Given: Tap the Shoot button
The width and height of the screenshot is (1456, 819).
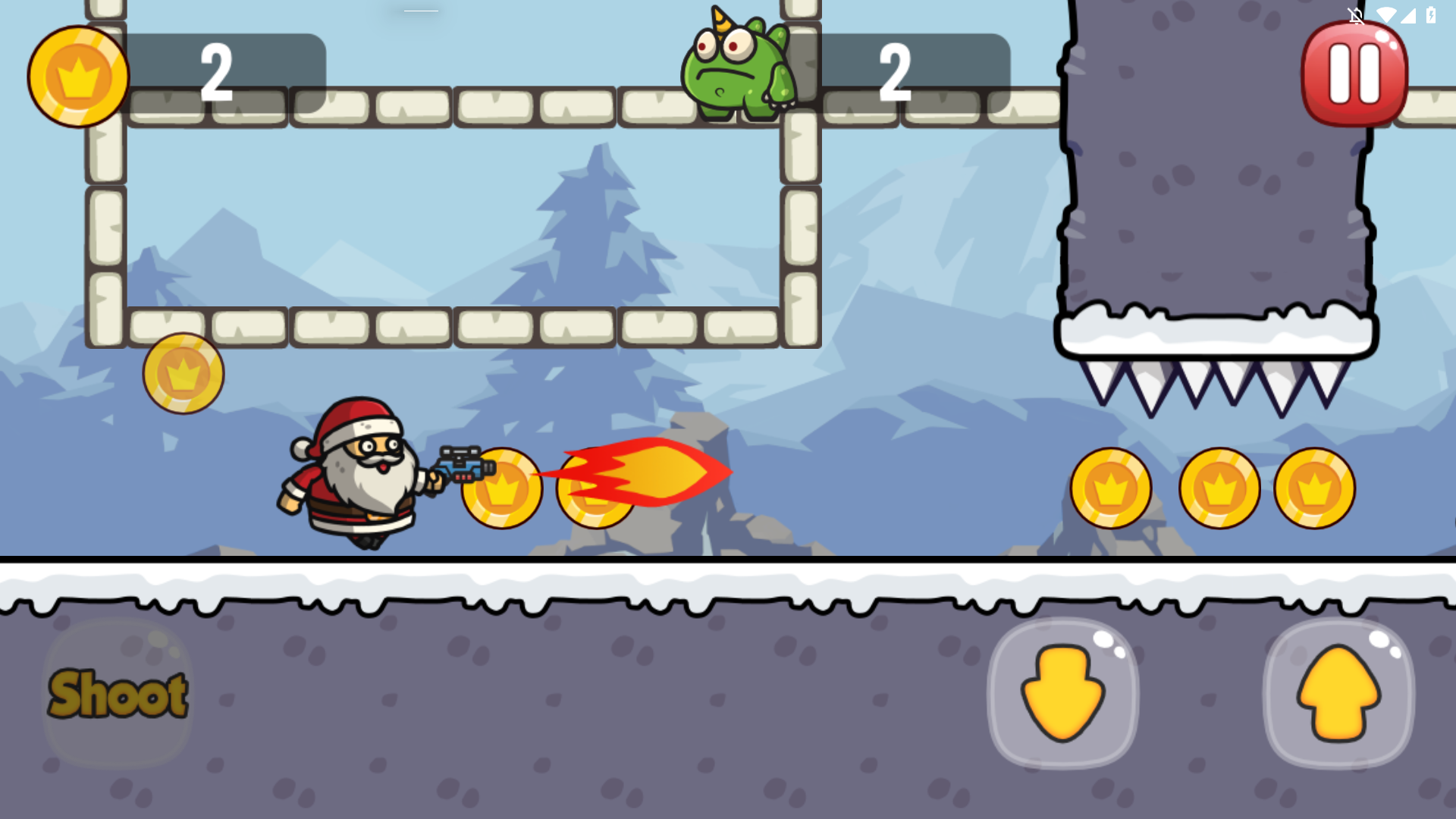Looking at the screenshot, I should [x=118, y=694].
